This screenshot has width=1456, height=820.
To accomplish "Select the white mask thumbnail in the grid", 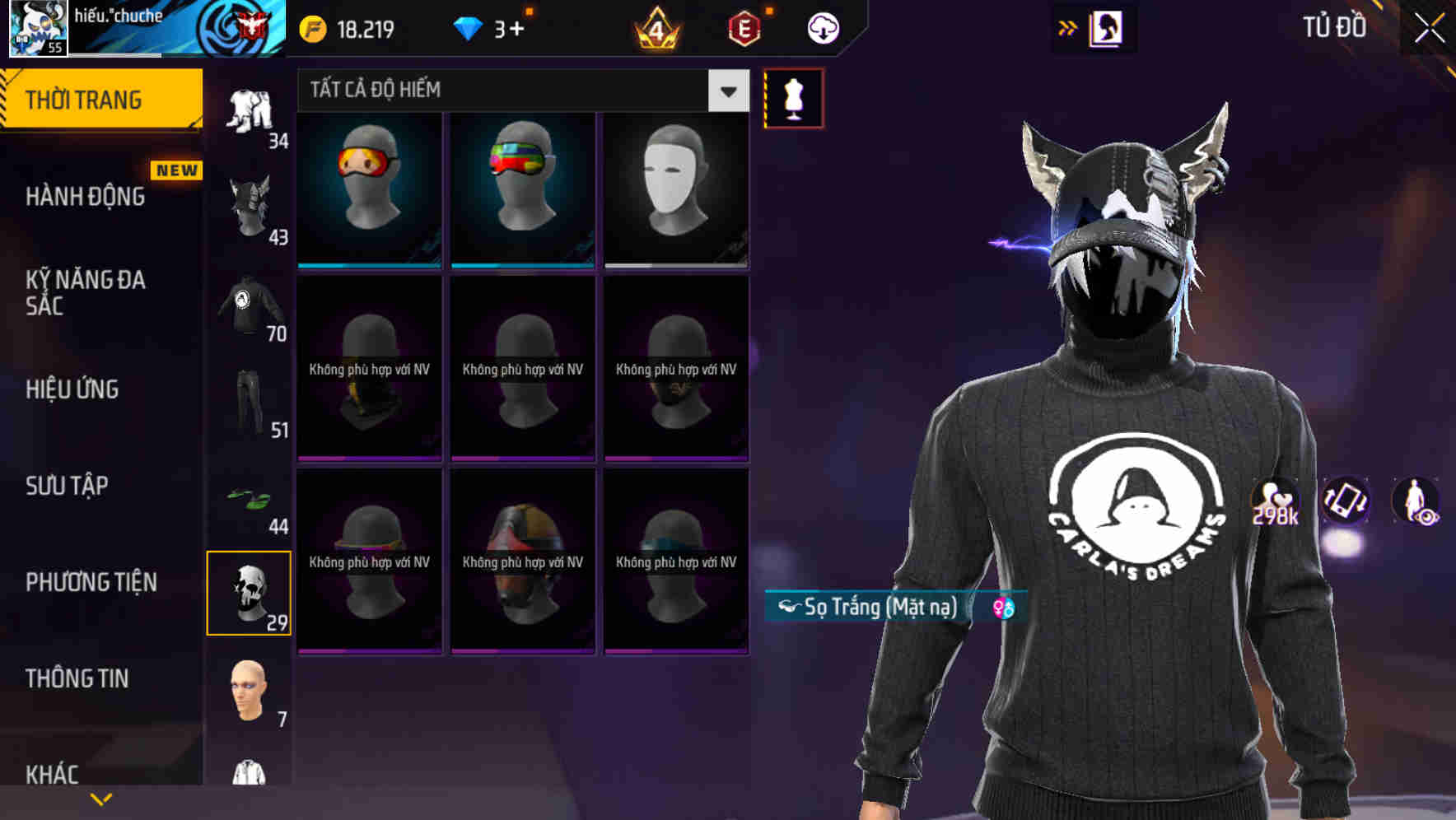I will click(x=675, y=190).
